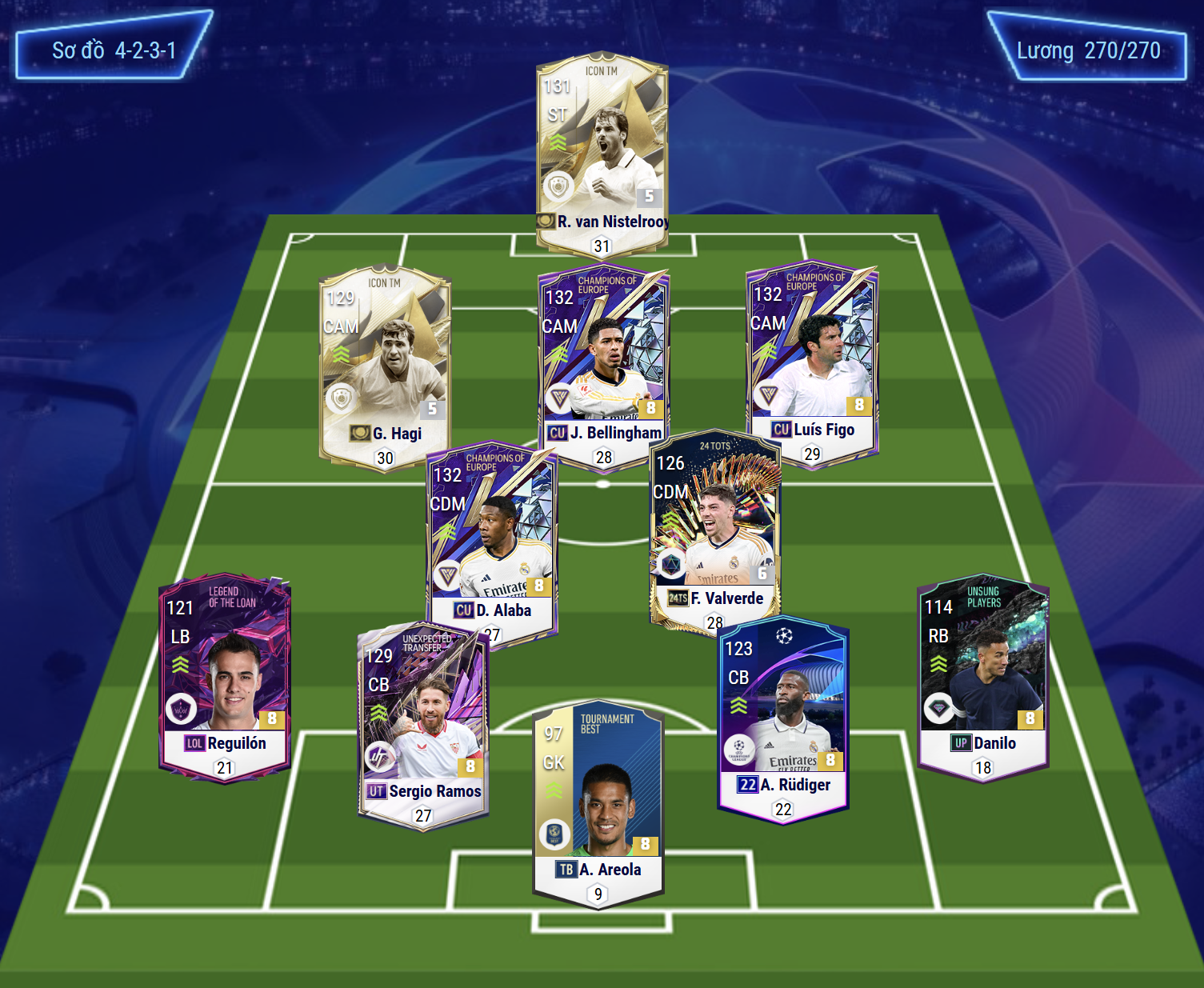Choose the F. Valverde CDM card
Image resolution: width=1204 pixels, height=988 pixels.
714,528
